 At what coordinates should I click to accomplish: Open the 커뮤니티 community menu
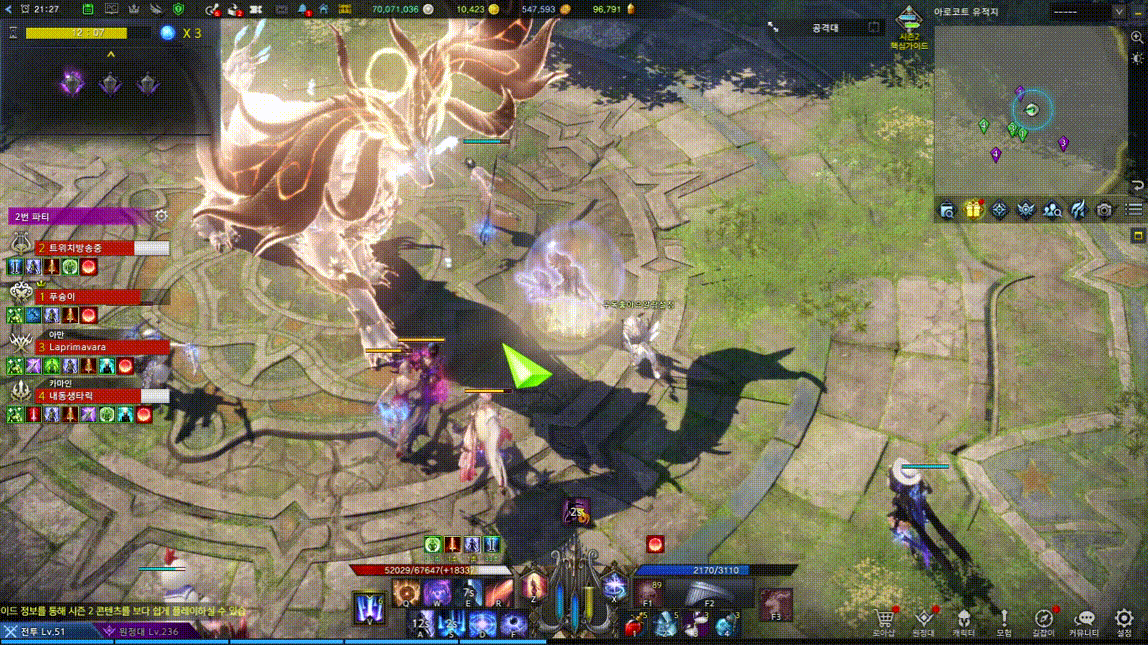tap(1084, 620)
